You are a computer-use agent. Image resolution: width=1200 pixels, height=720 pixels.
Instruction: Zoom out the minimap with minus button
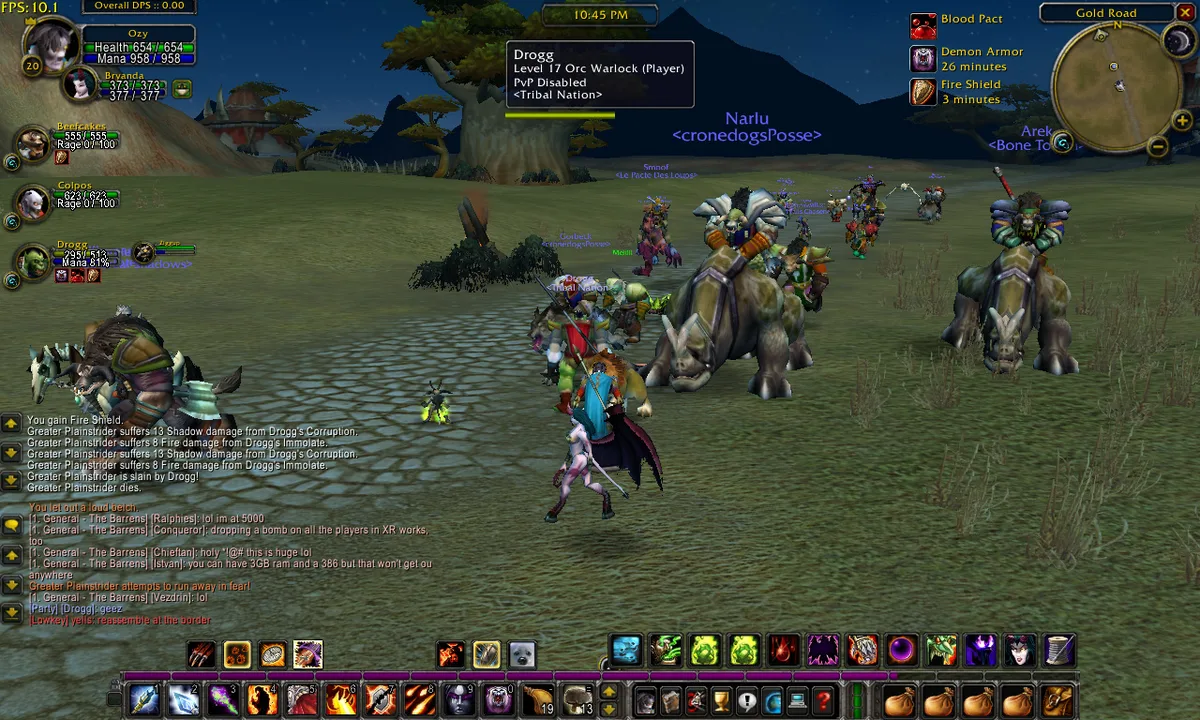coord(1158,147)
